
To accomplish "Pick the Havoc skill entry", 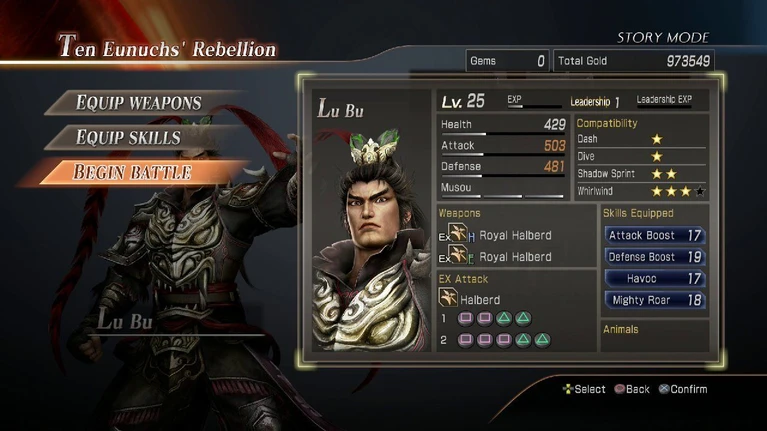I will coord(655,278).
